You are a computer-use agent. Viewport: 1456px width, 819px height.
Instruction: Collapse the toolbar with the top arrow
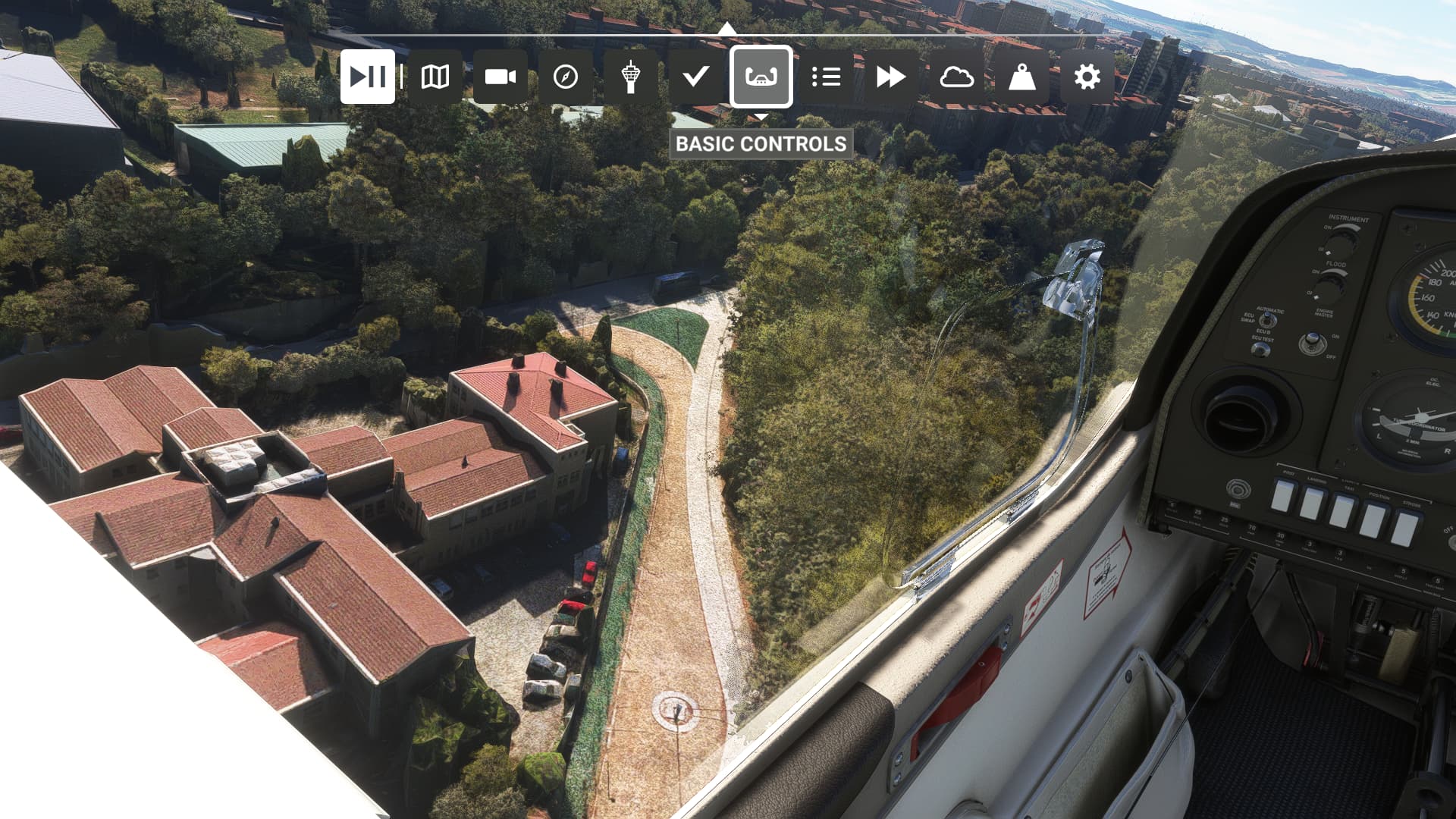pos(726,29)
